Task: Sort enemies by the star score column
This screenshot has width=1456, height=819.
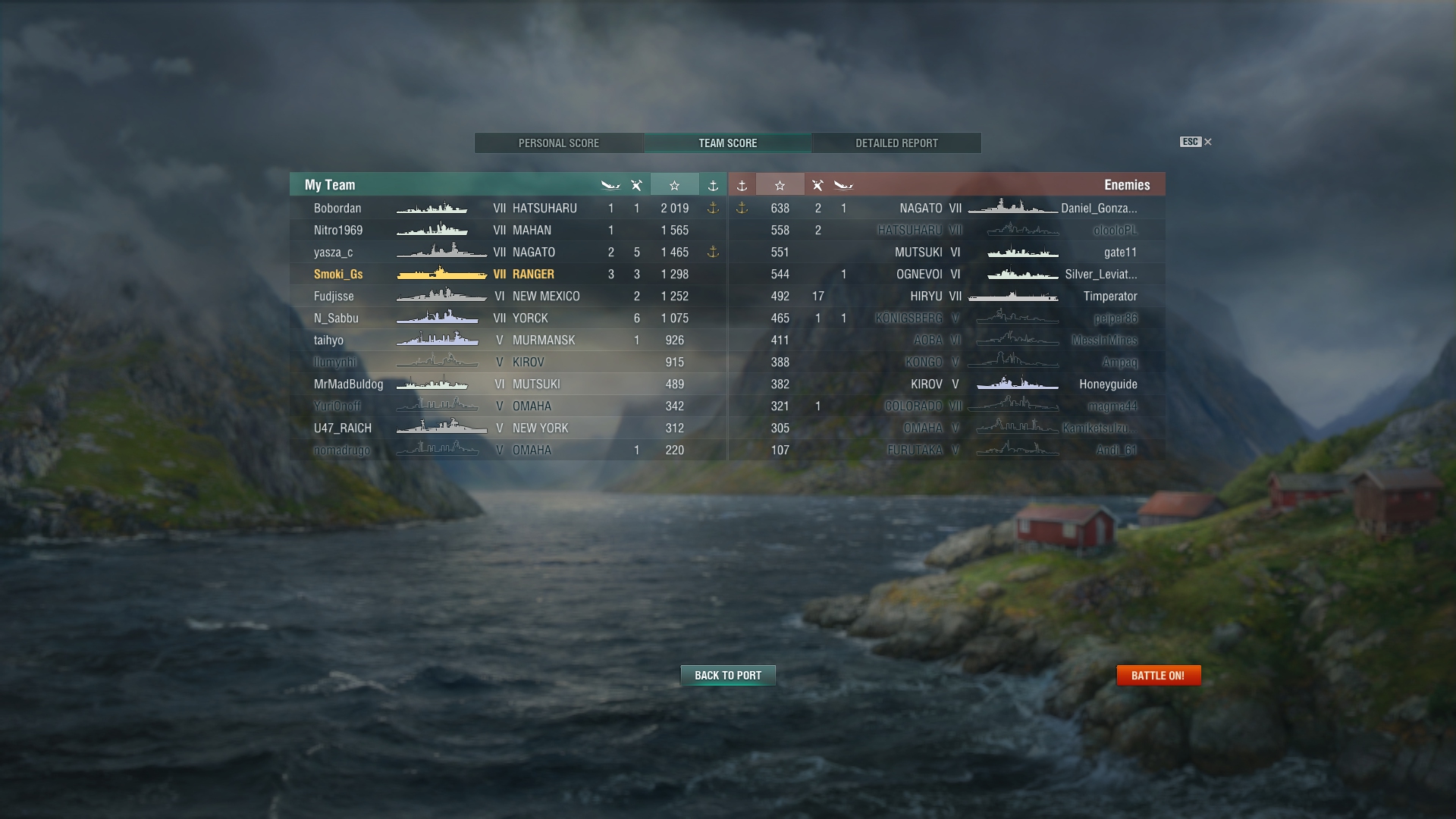Action: (780, 185)
